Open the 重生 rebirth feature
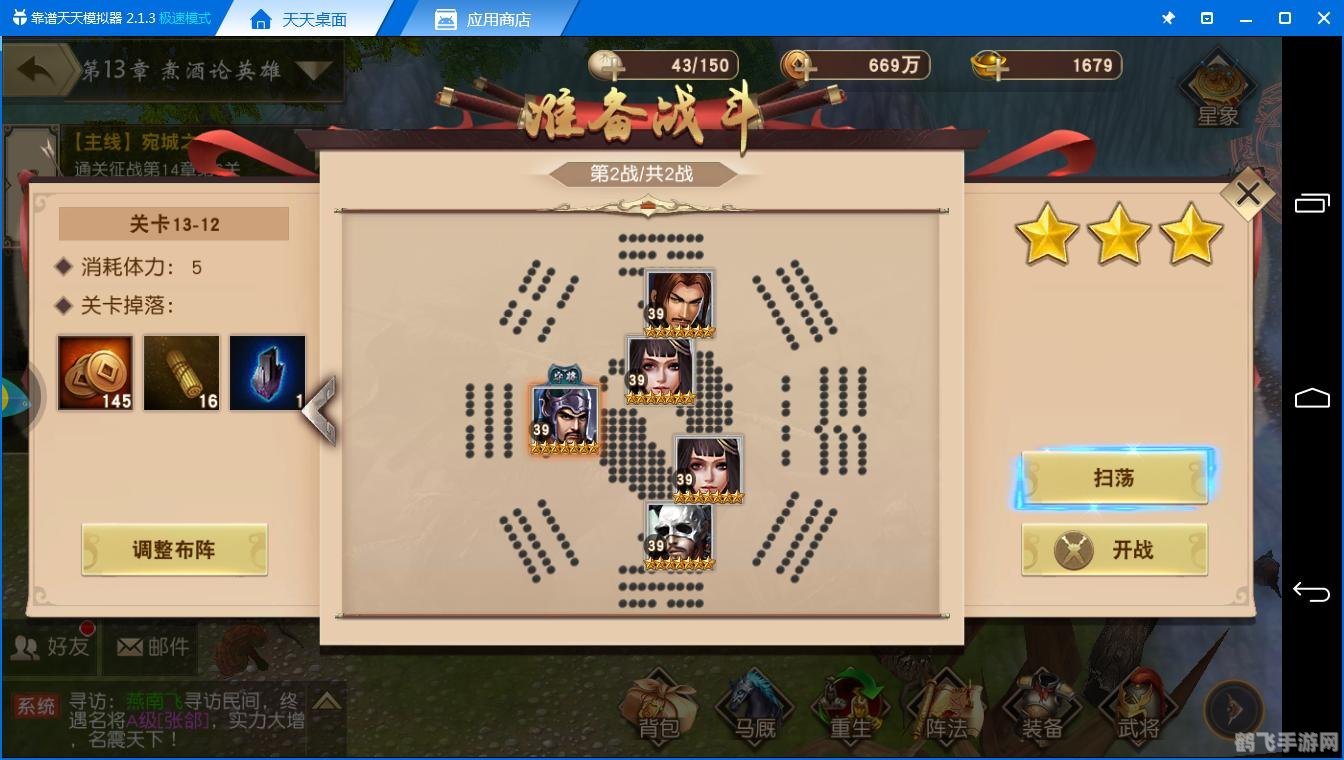Viewport: 1344px width, 760px height. coord(849,710)
